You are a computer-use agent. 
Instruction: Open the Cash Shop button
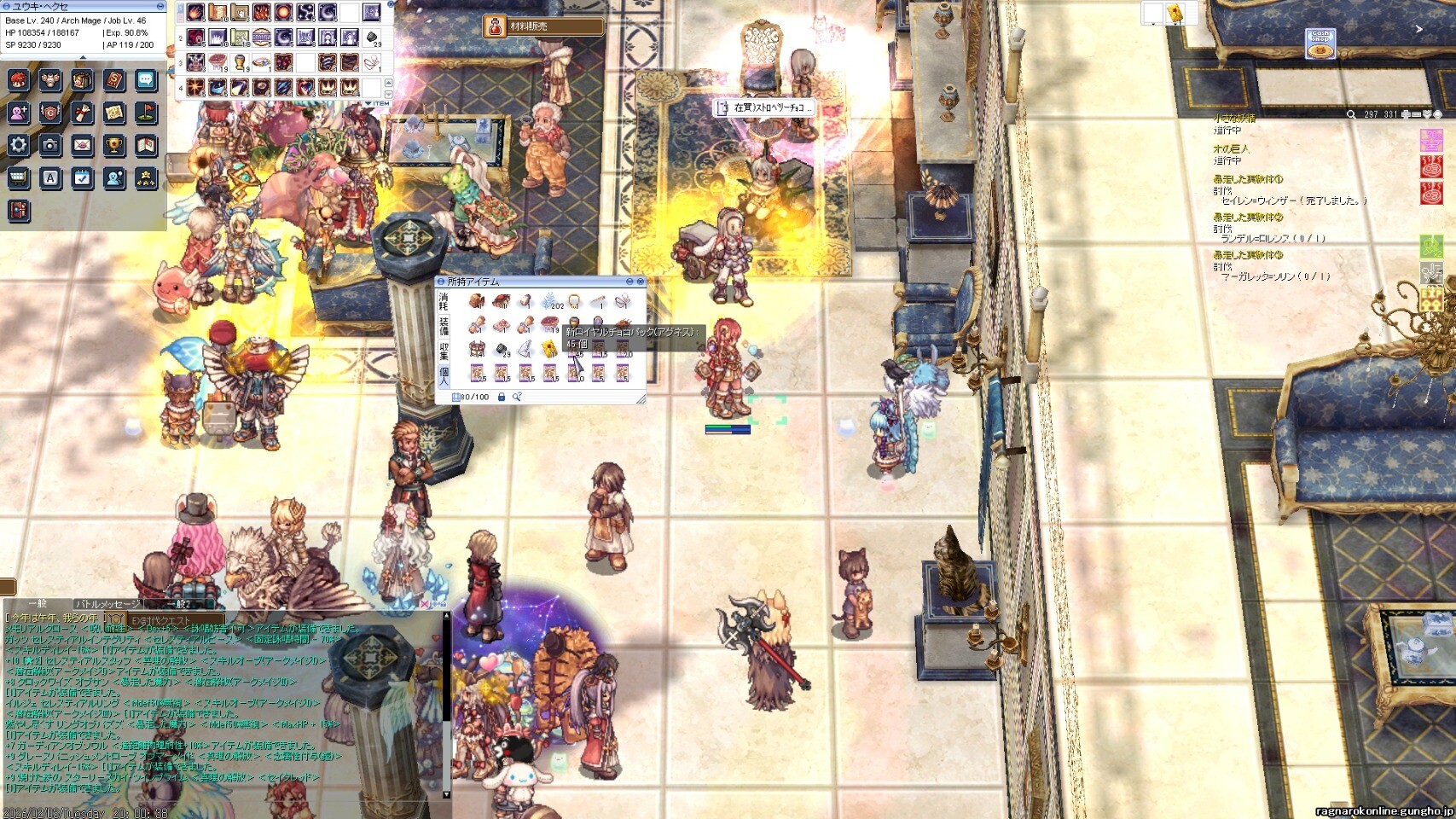(1320, 44)
